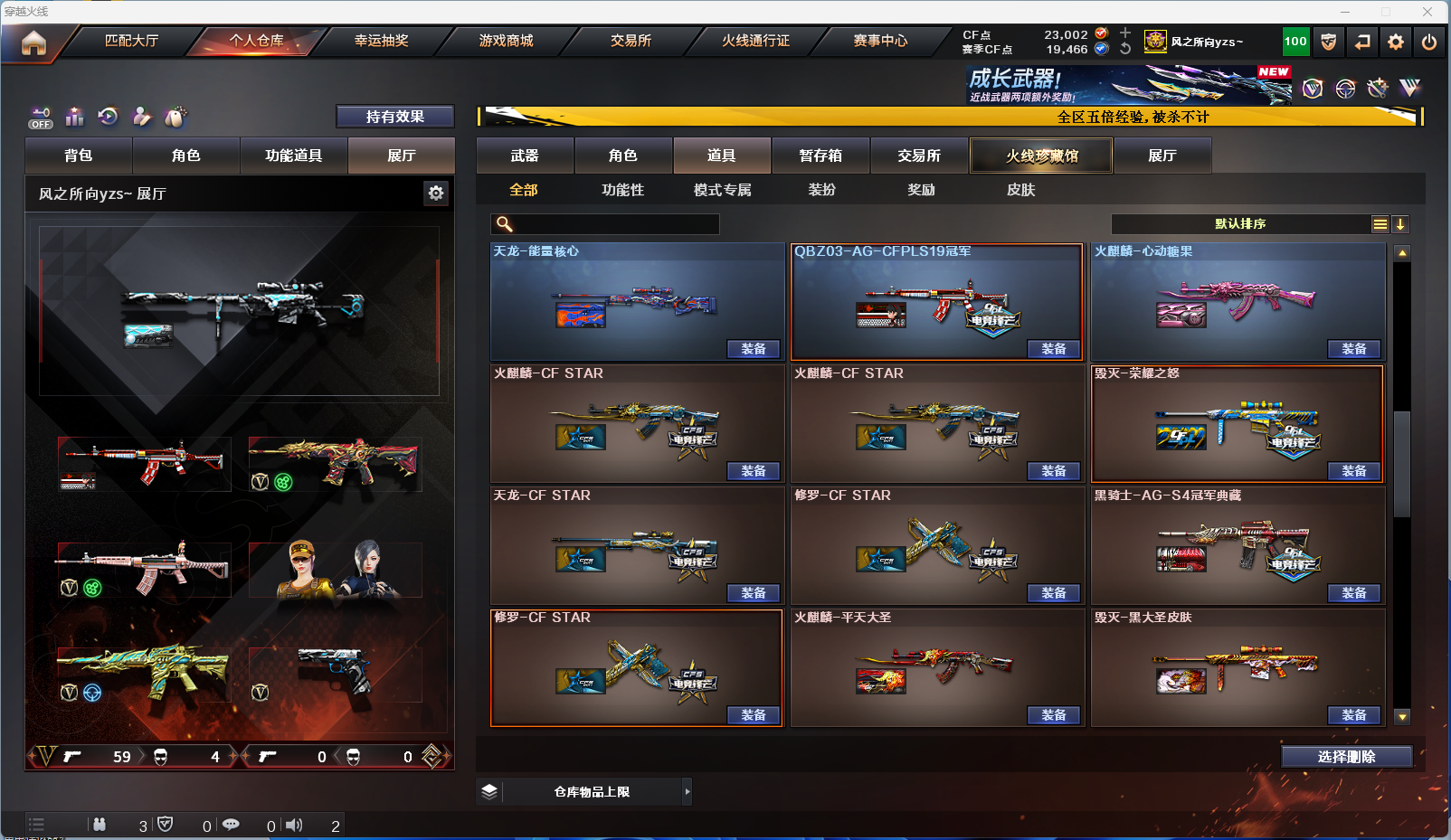
Task: Select the 功能性 sub-filter
Action: (x=622, y=190)
